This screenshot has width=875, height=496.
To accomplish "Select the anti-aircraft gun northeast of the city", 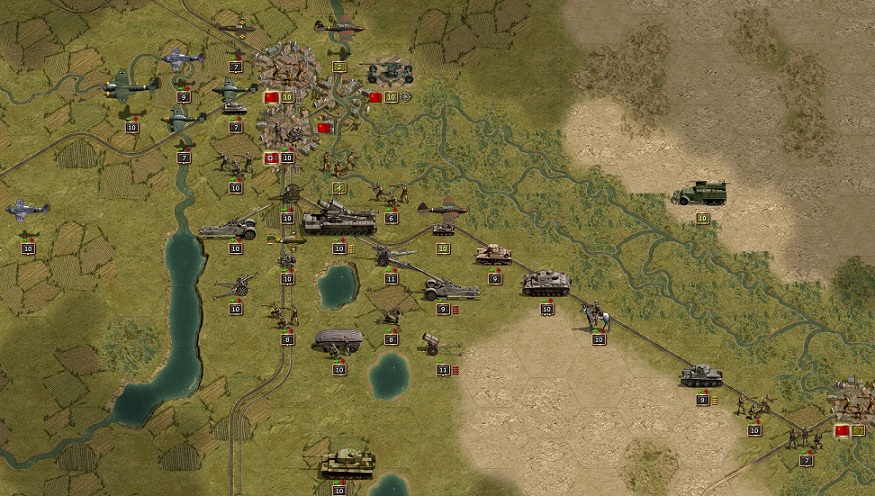I will tap(390, 71).
